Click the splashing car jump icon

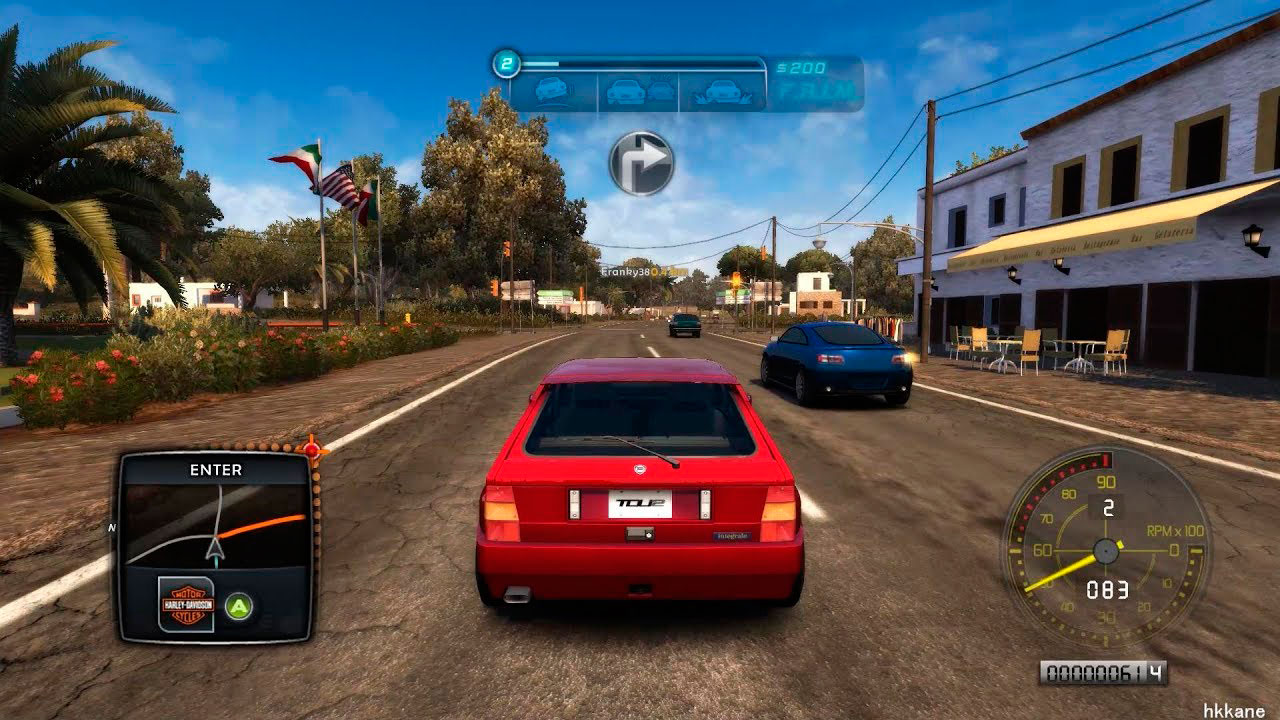[723, 92]
